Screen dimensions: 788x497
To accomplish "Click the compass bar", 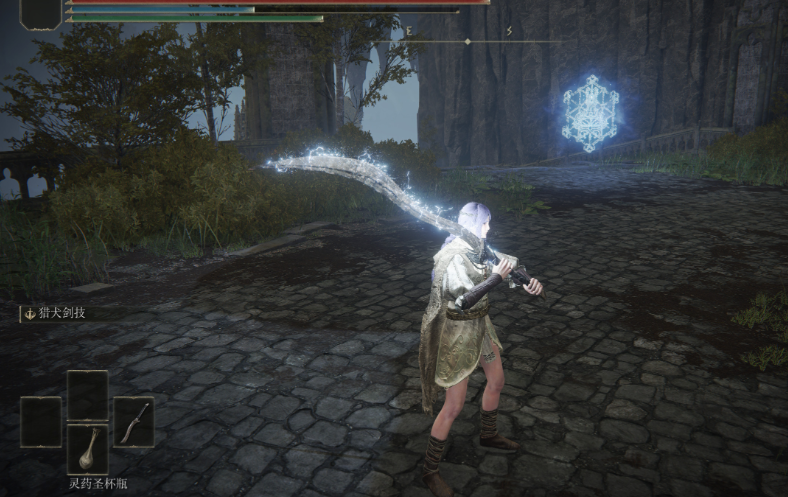I will [x=467, y=41].
